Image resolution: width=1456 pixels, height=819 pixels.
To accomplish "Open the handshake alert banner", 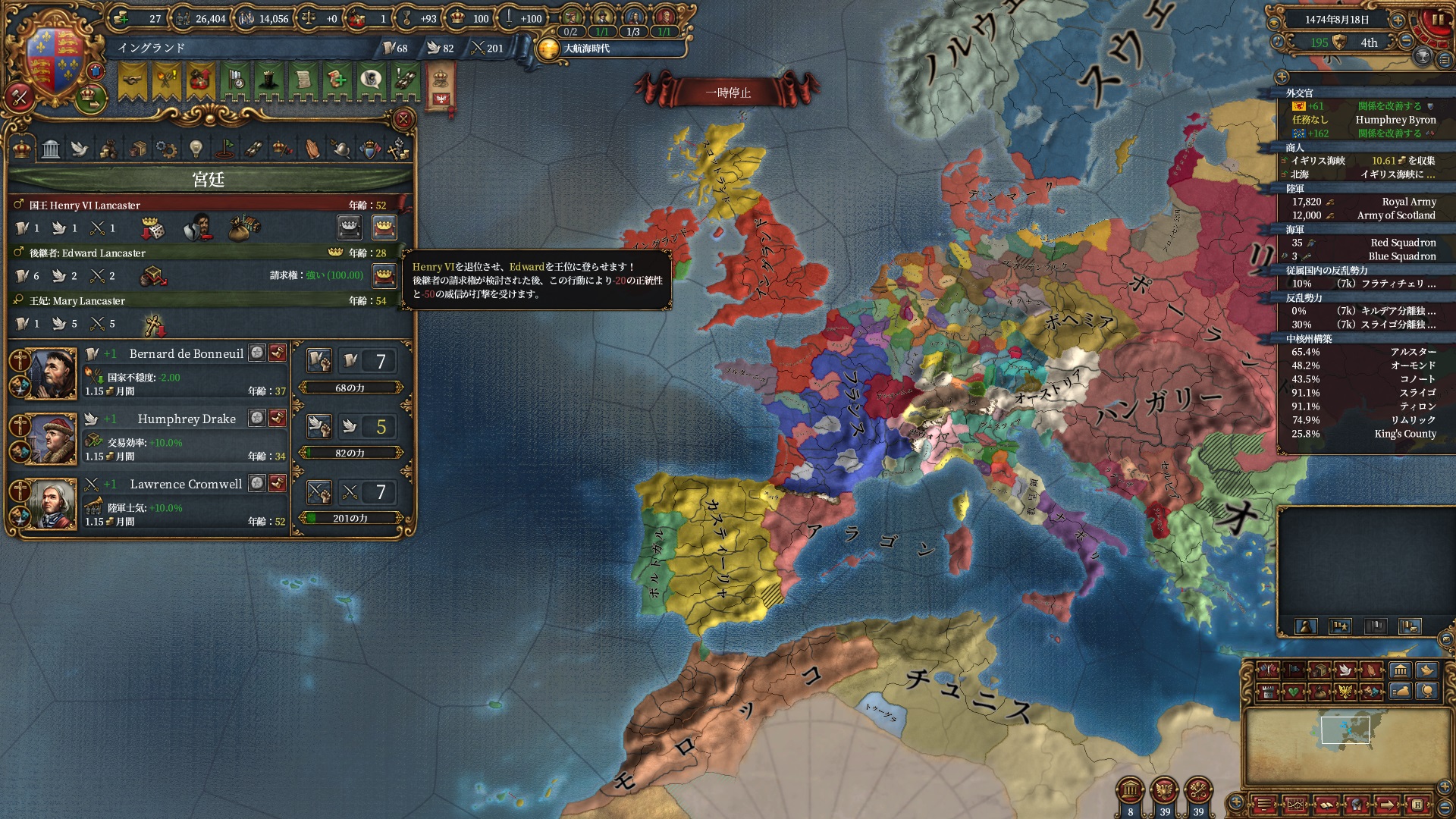I will [x=132, y=80].
